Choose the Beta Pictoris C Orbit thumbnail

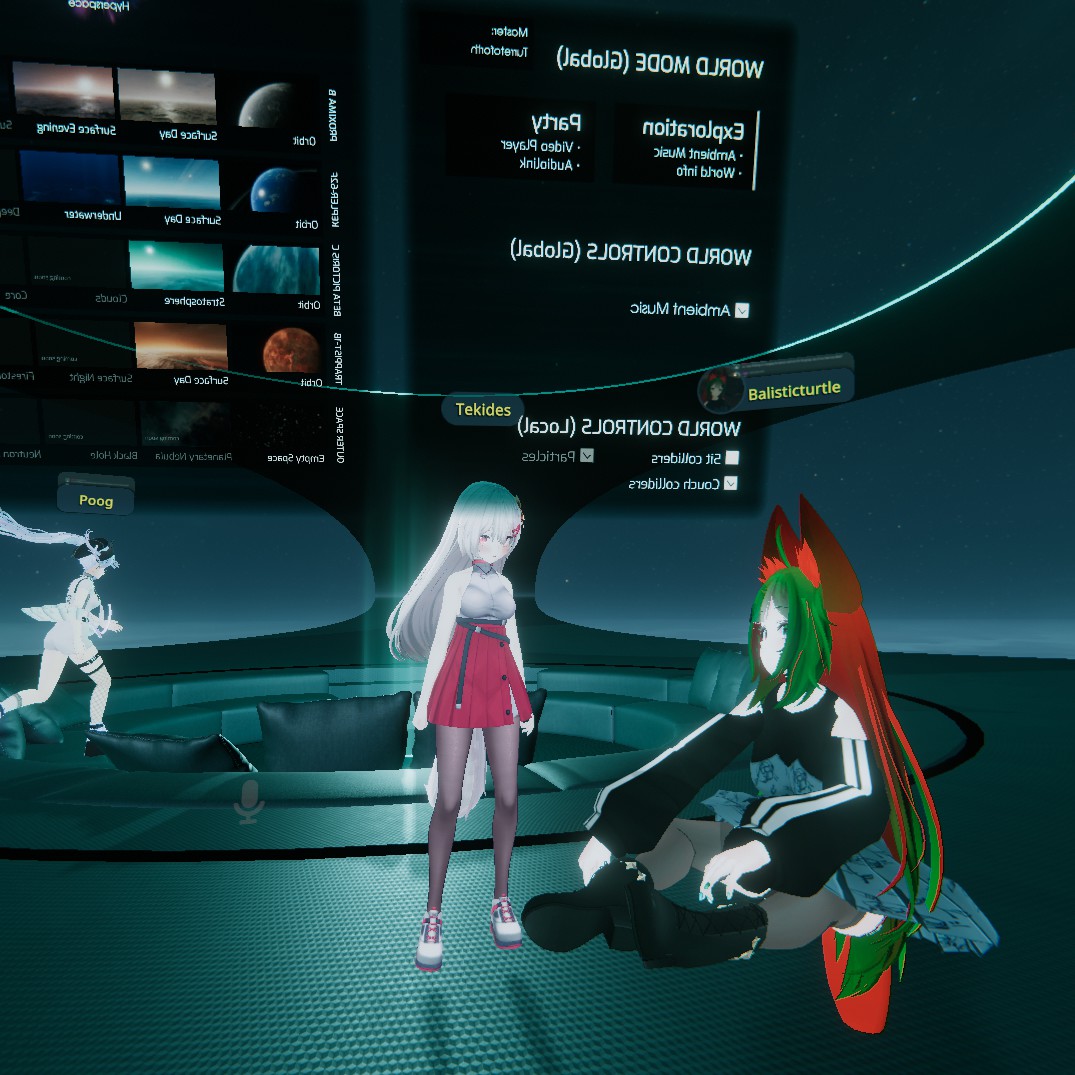click(277, 269)
